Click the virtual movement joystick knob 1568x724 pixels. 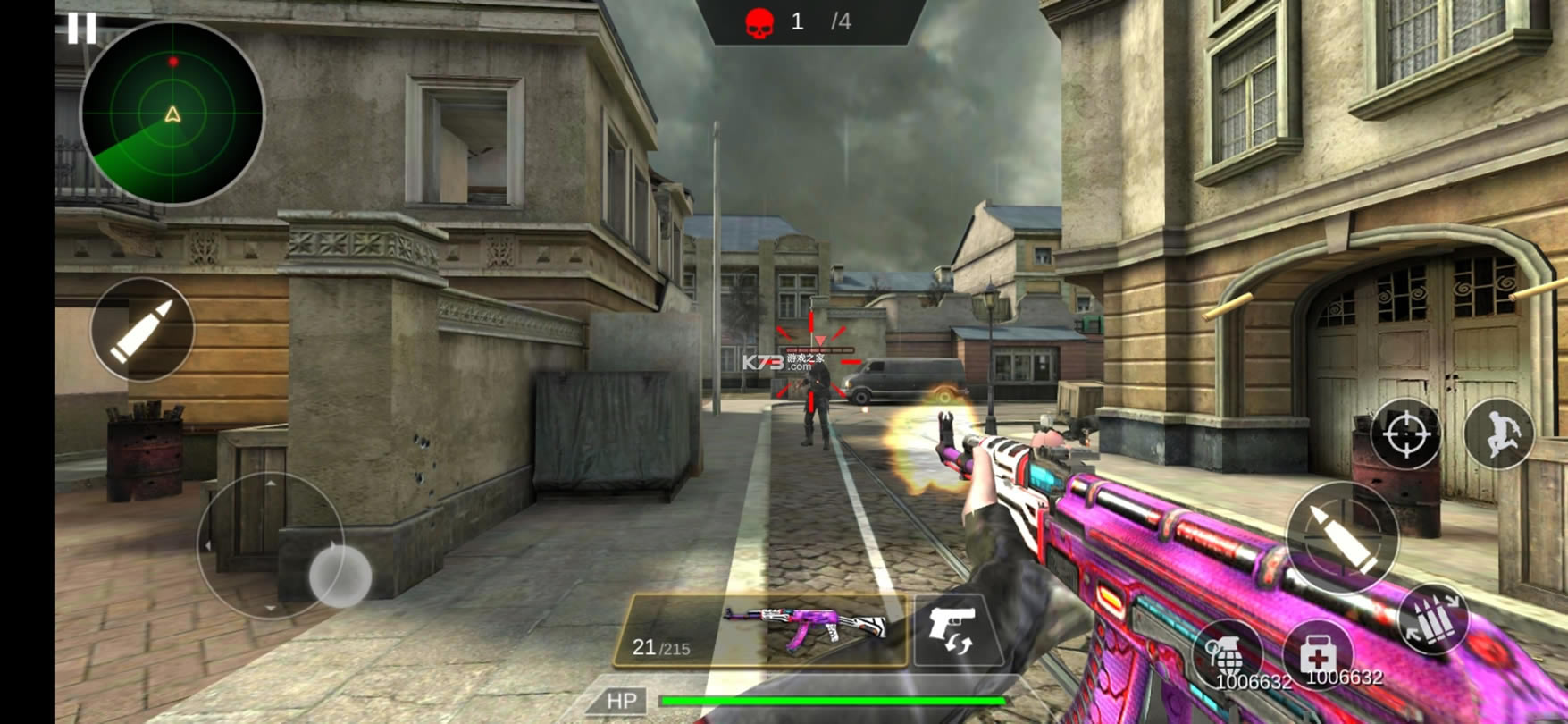340,576
